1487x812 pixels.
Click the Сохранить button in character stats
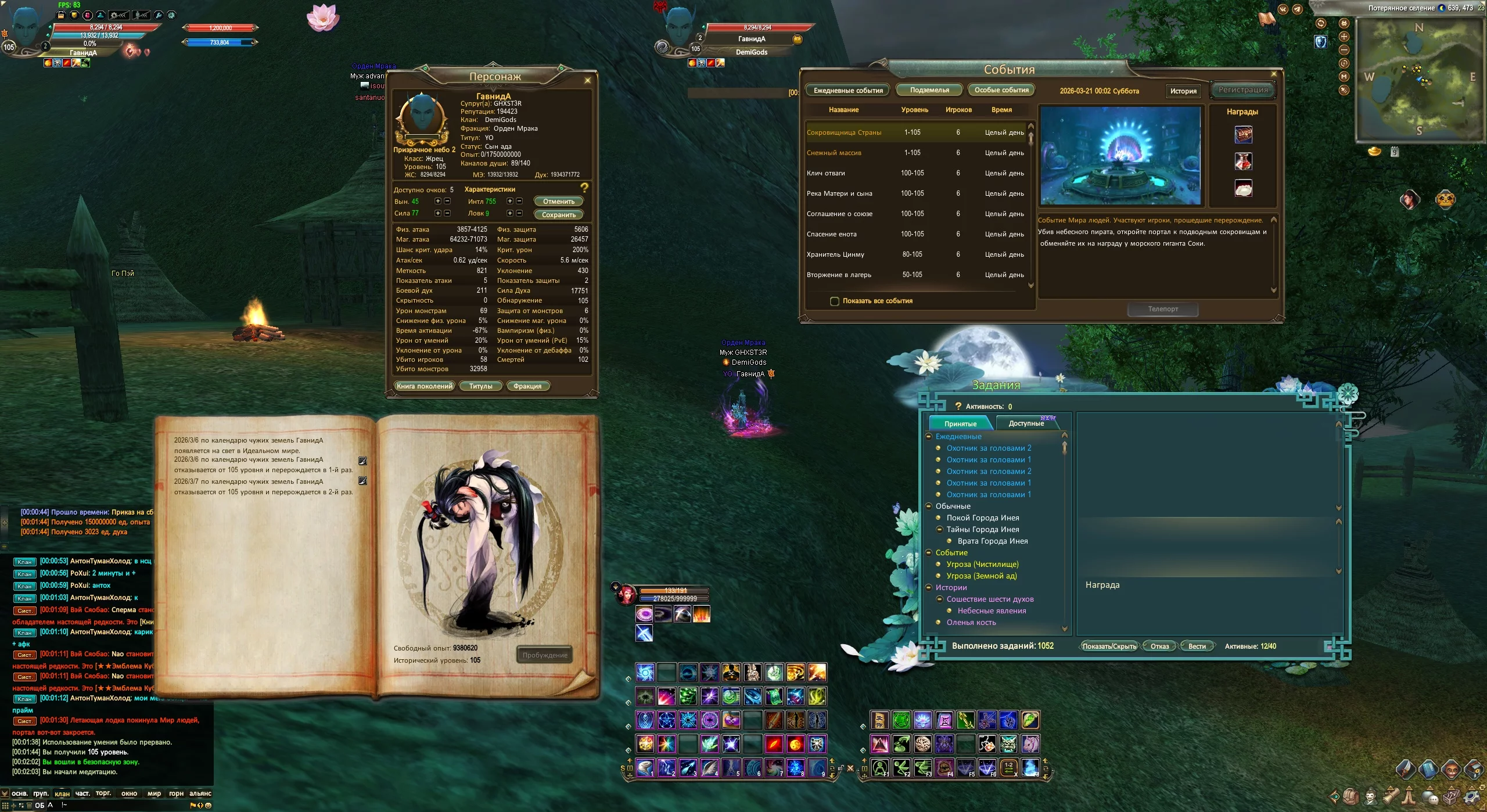(x=558, y=214)
